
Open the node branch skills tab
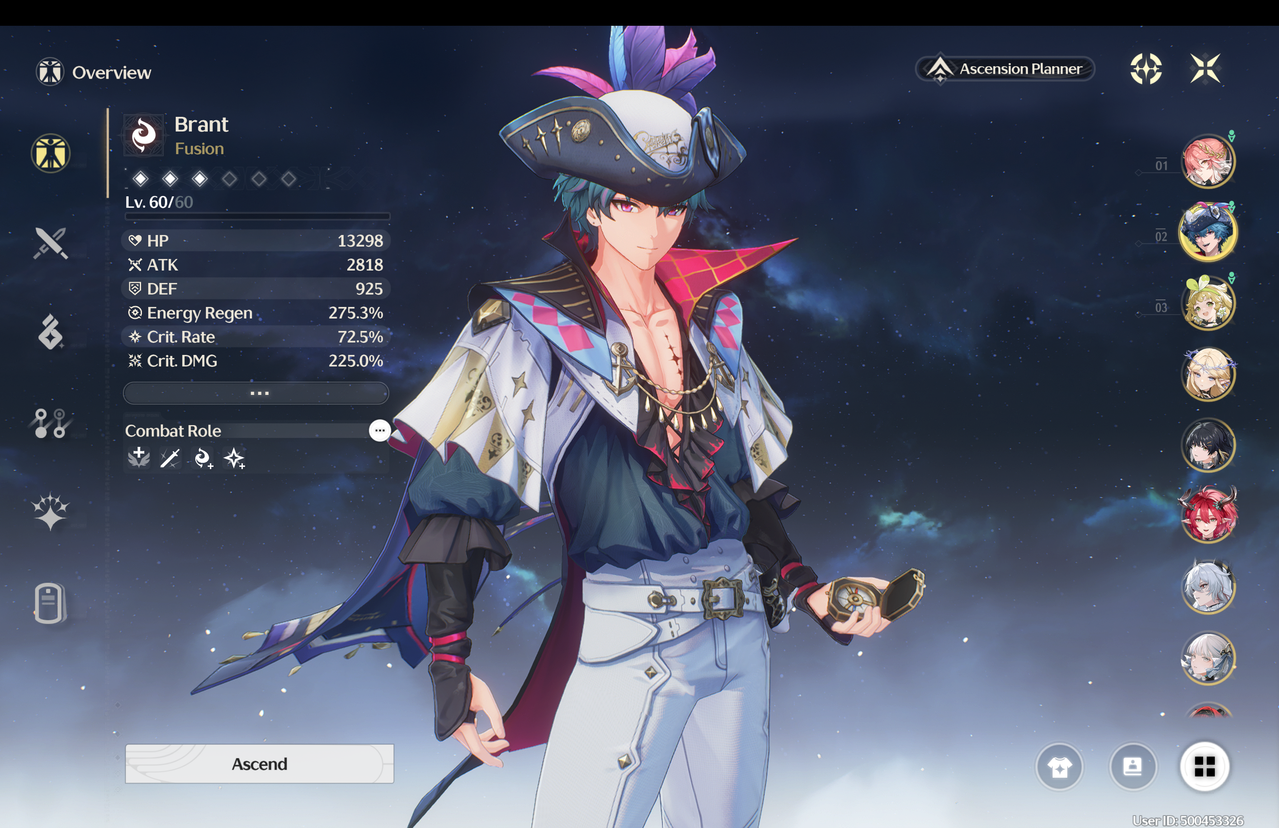(50, 424)
